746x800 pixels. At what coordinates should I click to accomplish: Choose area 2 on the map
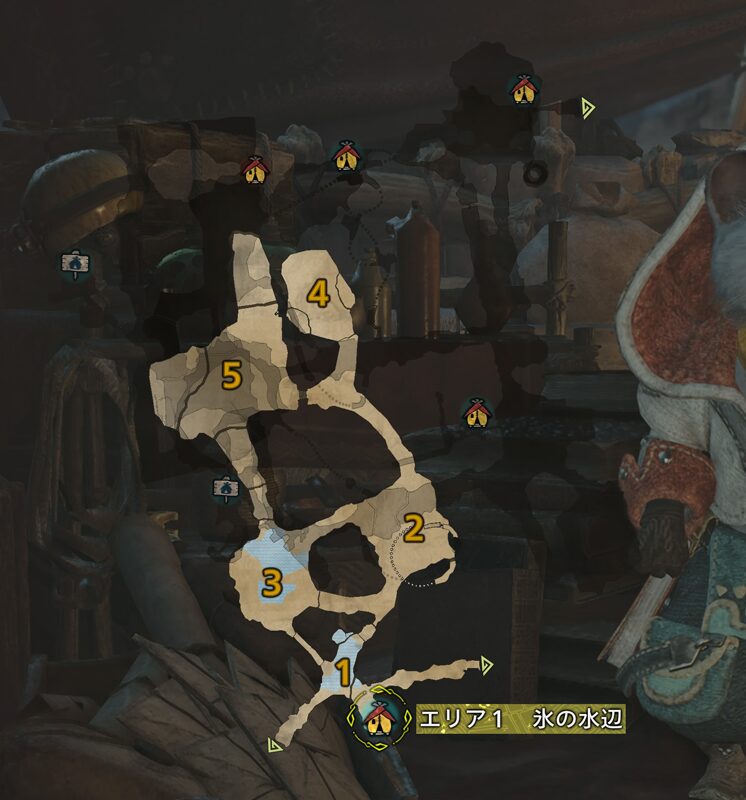tap(412, 525)
